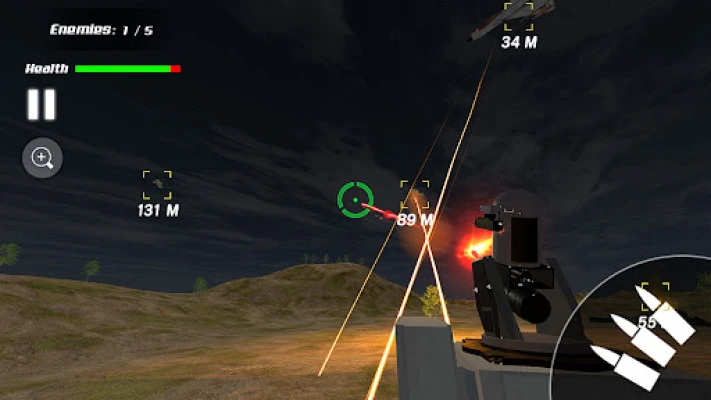711x400 pixels.
Task: Pause the game
Action: click(41, 105)
